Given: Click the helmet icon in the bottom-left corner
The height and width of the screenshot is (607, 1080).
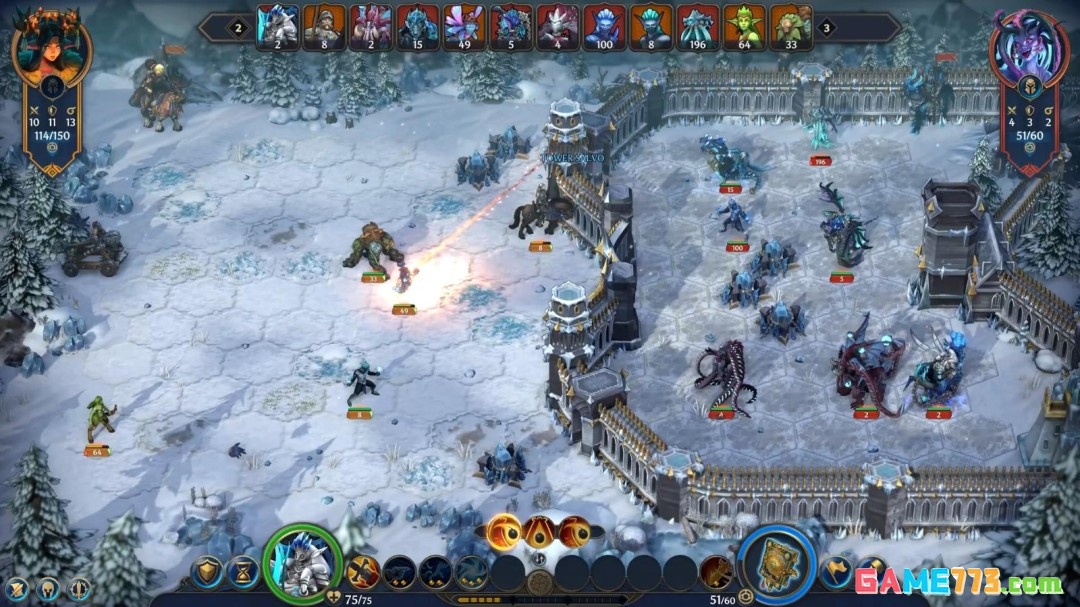Looking at the screenshot, I should point(48,589).
